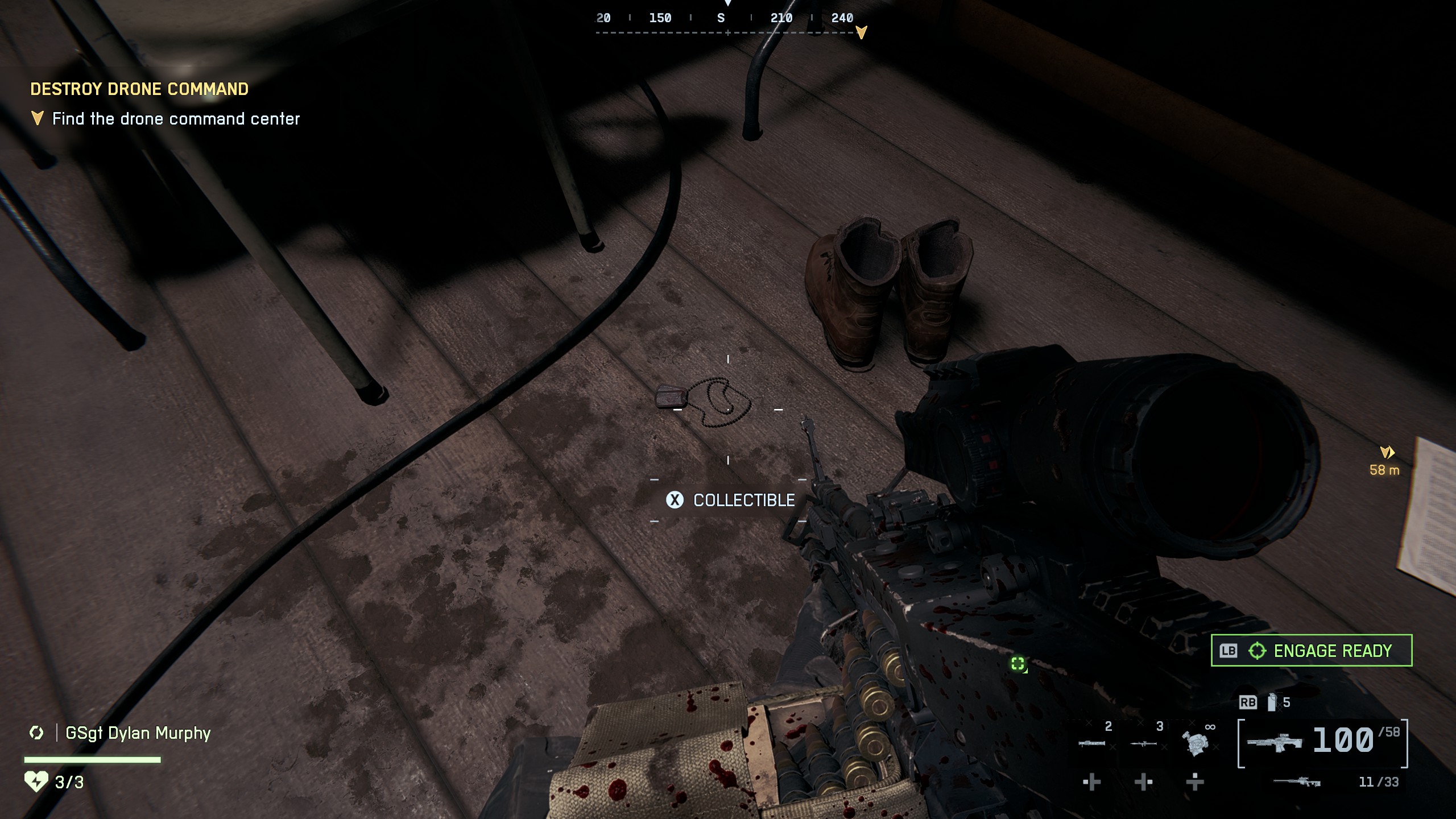Viewport: 1456px width, 819px height.
Task: Select the S heading marker on the compass
Action: (x=719, y=18)
